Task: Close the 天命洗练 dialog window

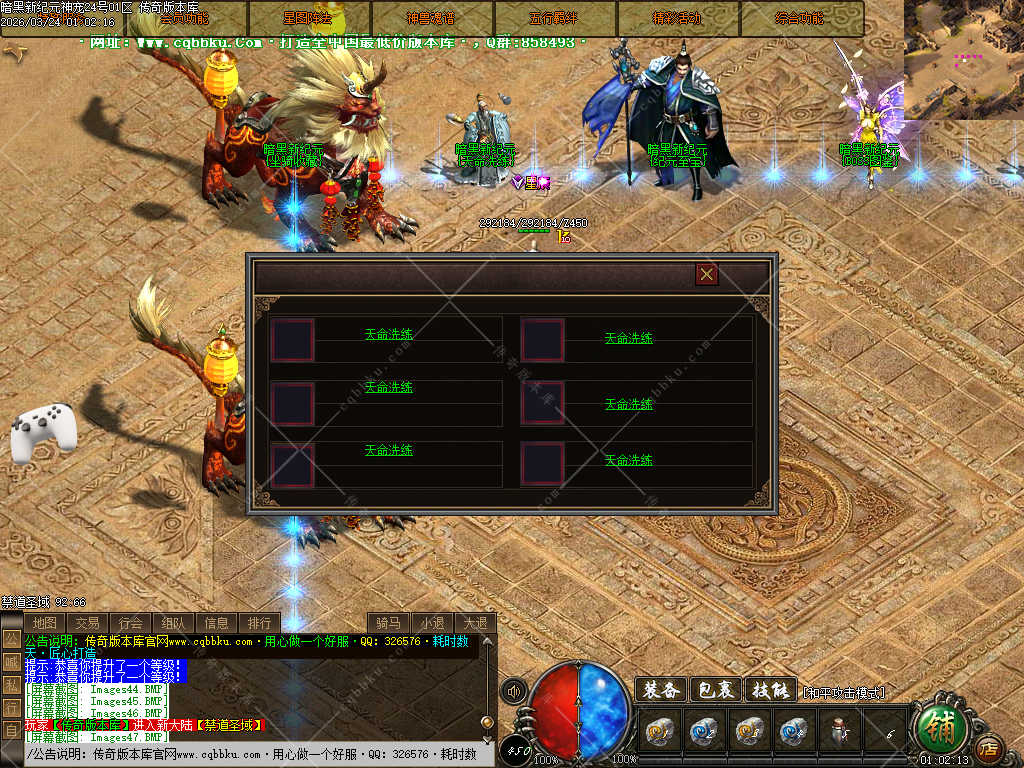Action: click(x=707, y=274)
